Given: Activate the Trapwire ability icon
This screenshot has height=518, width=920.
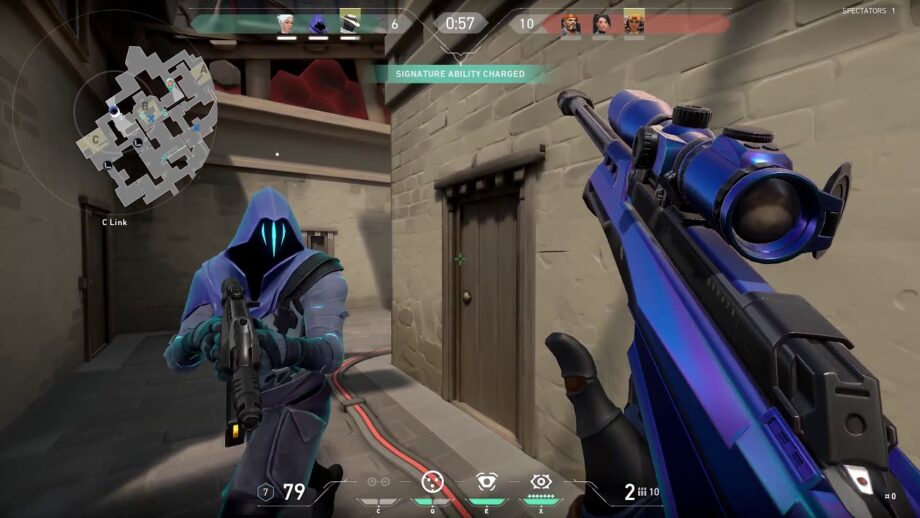Looking at the screenshot, I should click(x=379, y=483).
